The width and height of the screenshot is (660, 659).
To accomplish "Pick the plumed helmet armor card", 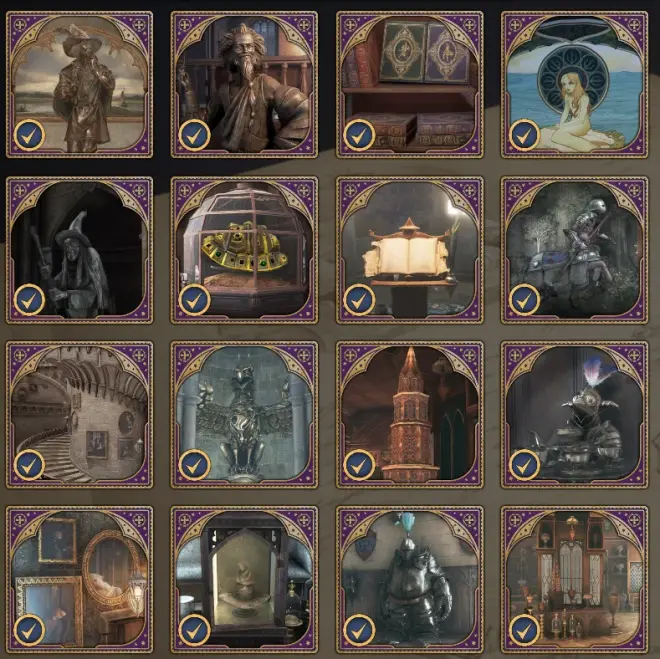I will tap(574, 415).
